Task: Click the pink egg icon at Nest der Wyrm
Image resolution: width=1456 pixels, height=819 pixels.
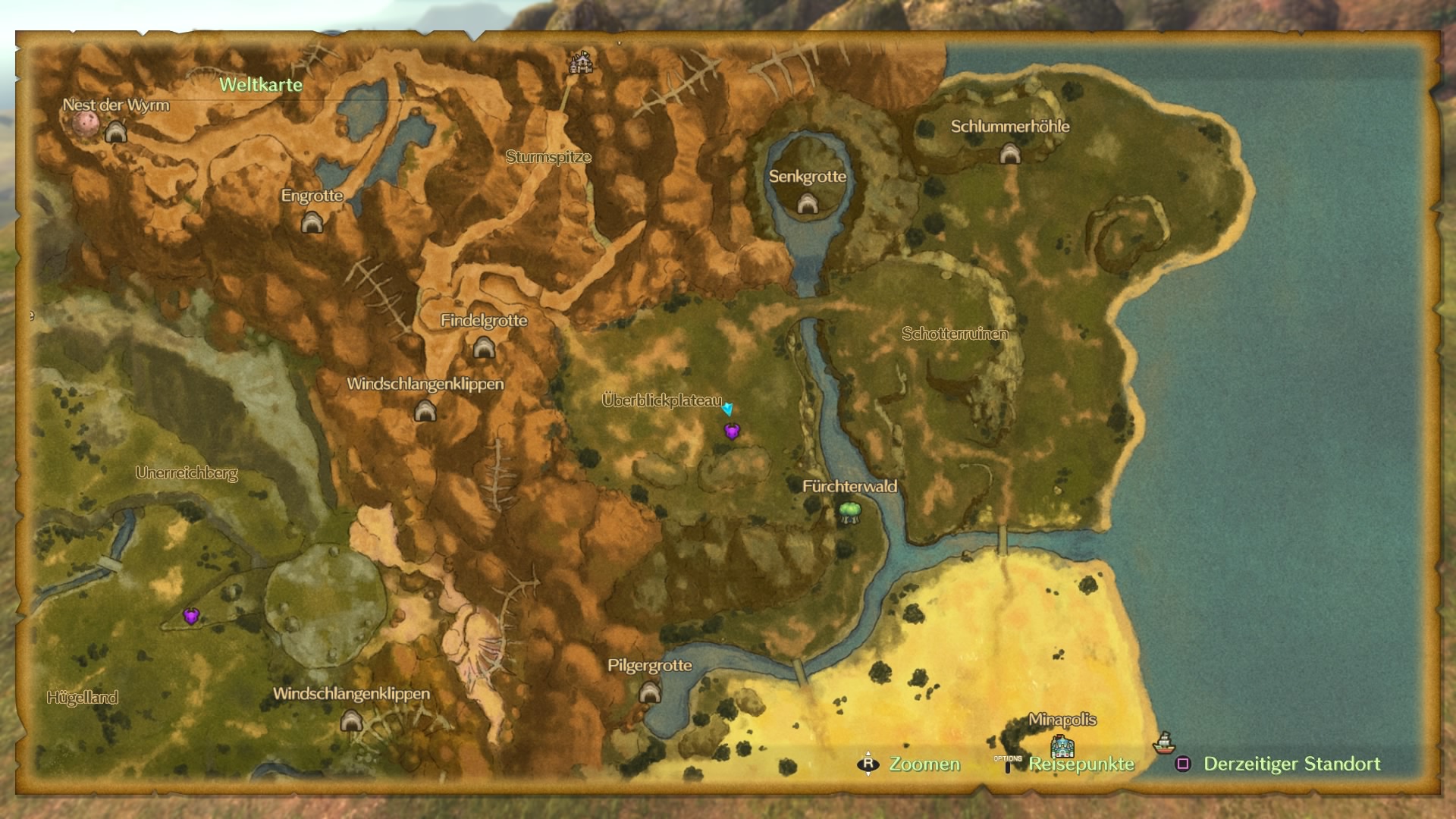Action: point(86,125)
